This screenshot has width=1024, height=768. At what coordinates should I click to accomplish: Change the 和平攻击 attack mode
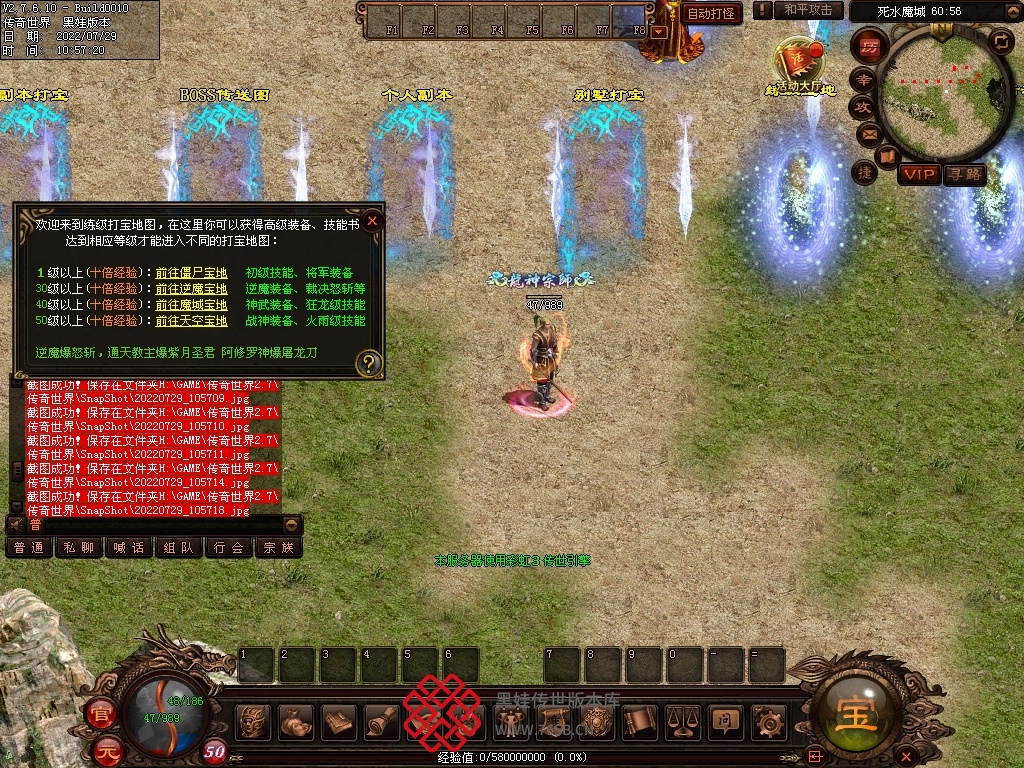pyautogui.click(x=808, y=10)
